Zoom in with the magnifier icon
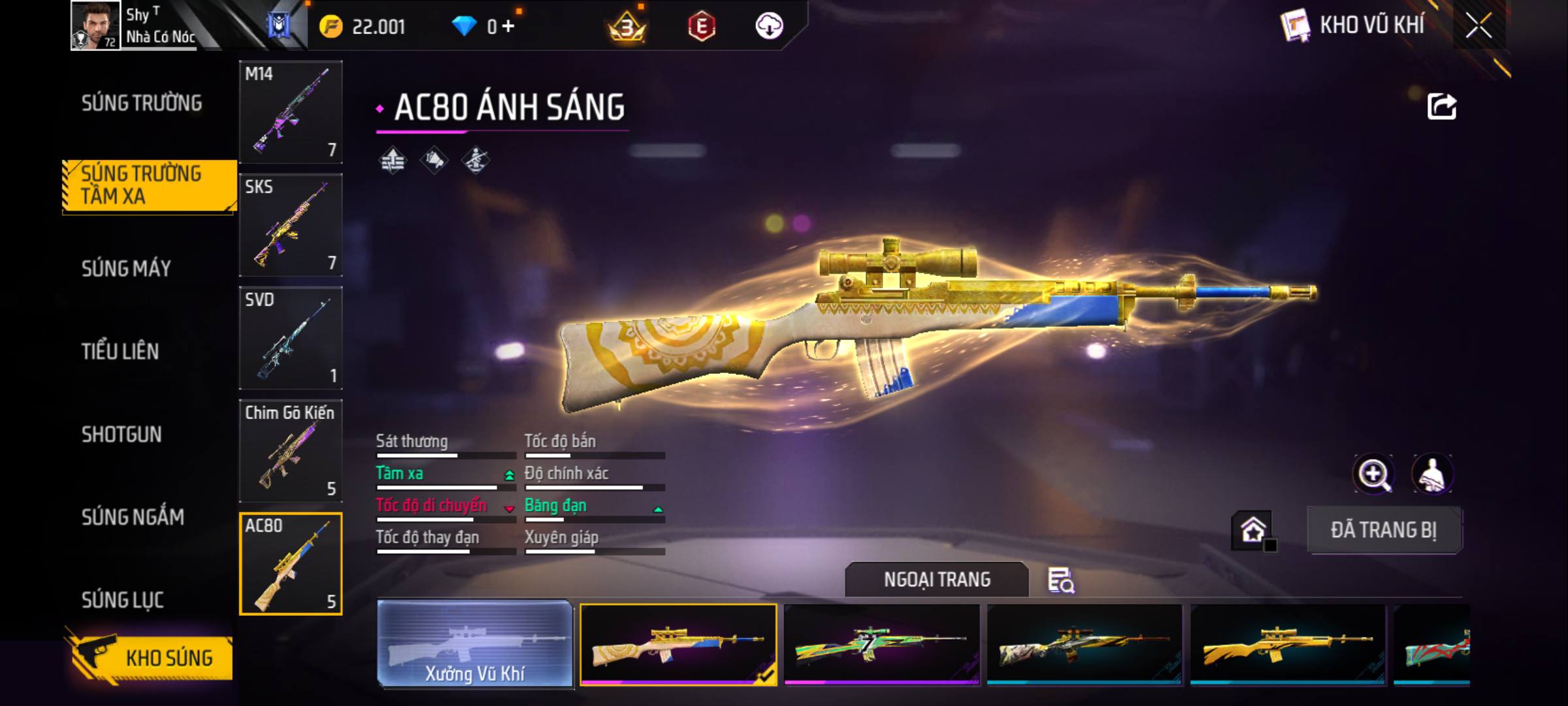The height and width of the screenshot is (706, 1568). (1373, 474)
